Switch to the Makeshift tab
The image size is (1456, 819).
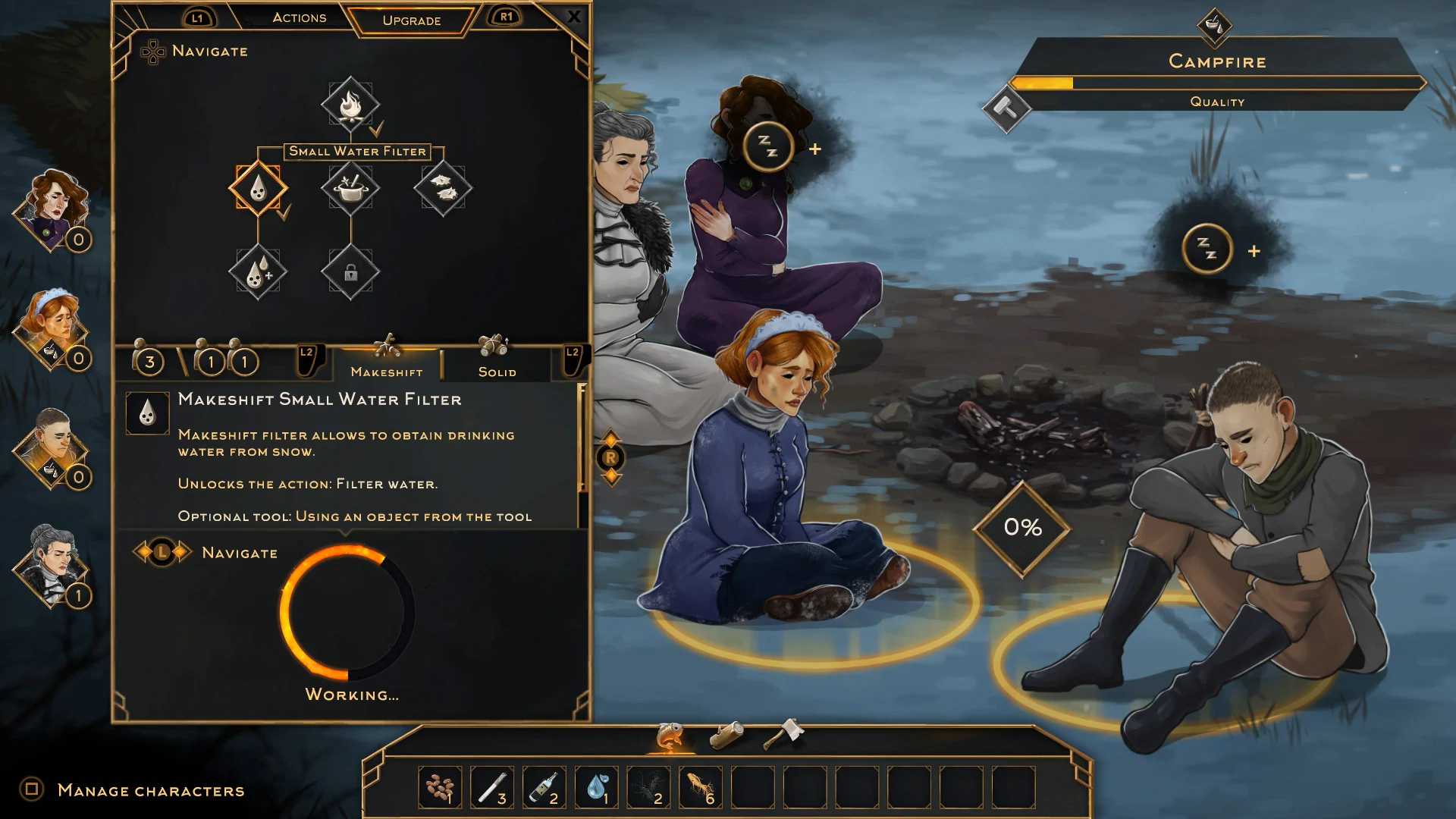coord(387,372)
